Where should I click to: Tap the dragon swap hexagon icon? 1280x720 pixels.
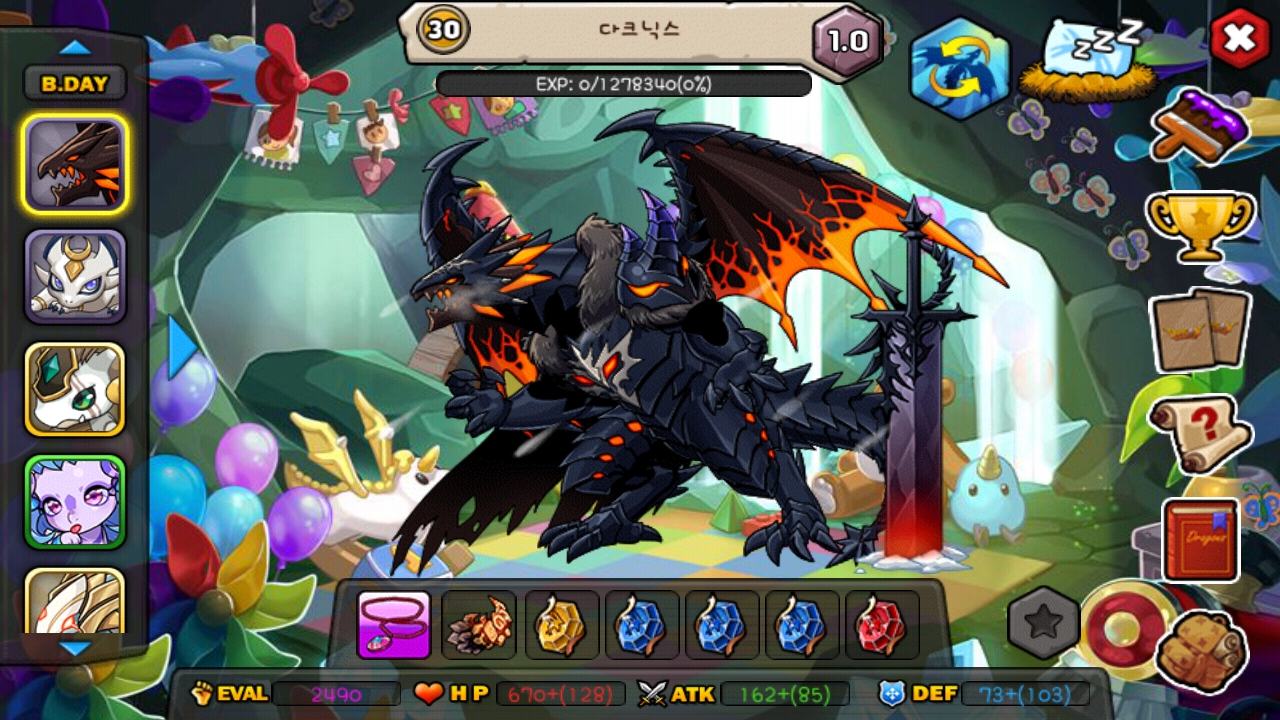[x=959, y=68]
